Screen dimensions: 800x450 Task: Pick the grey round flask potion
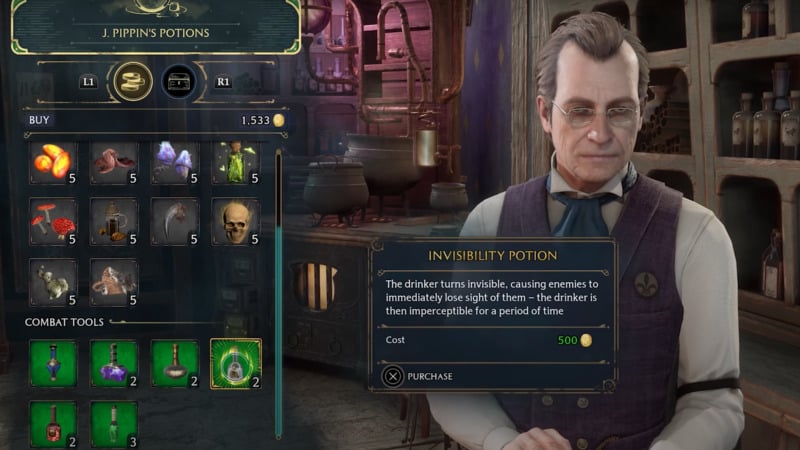[x=175, y=363]
